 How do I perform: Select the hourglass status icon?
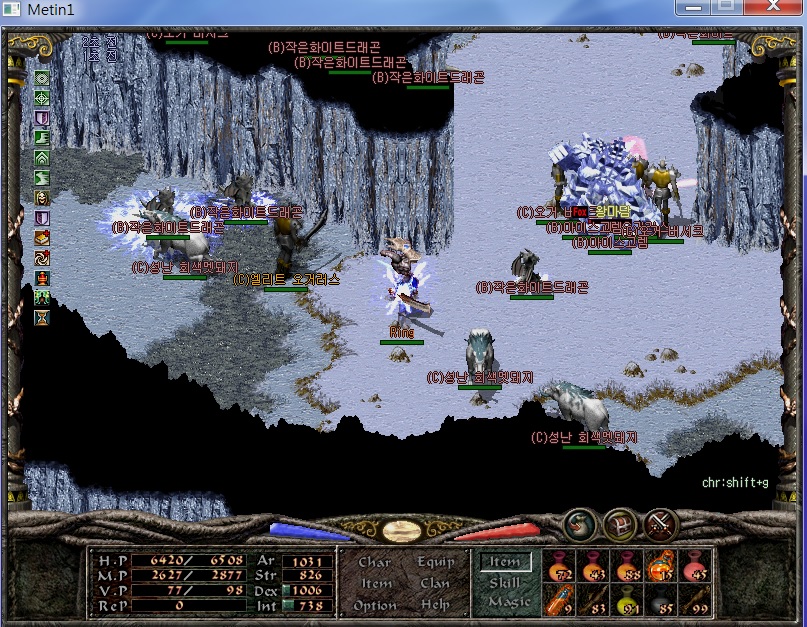[x=42, y=317]
